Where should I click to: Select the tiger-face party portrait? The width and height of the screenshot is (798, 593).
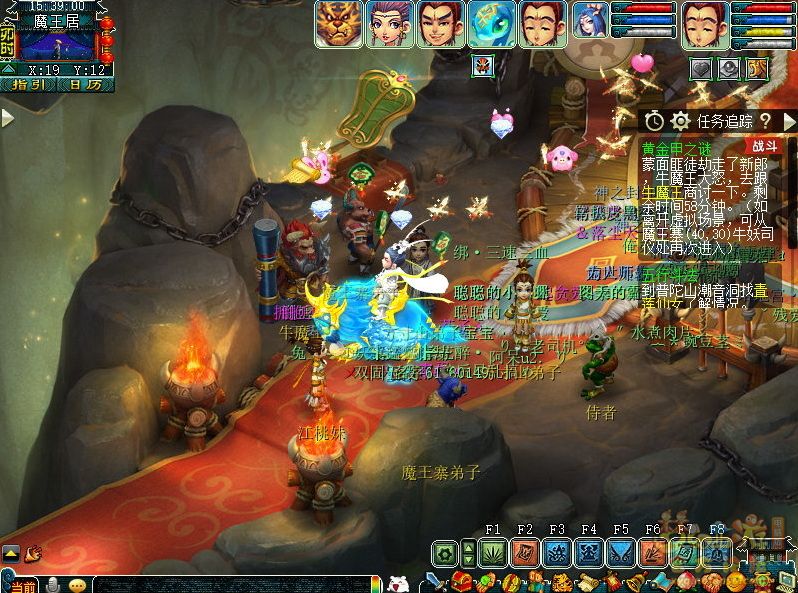pos(339,24)
